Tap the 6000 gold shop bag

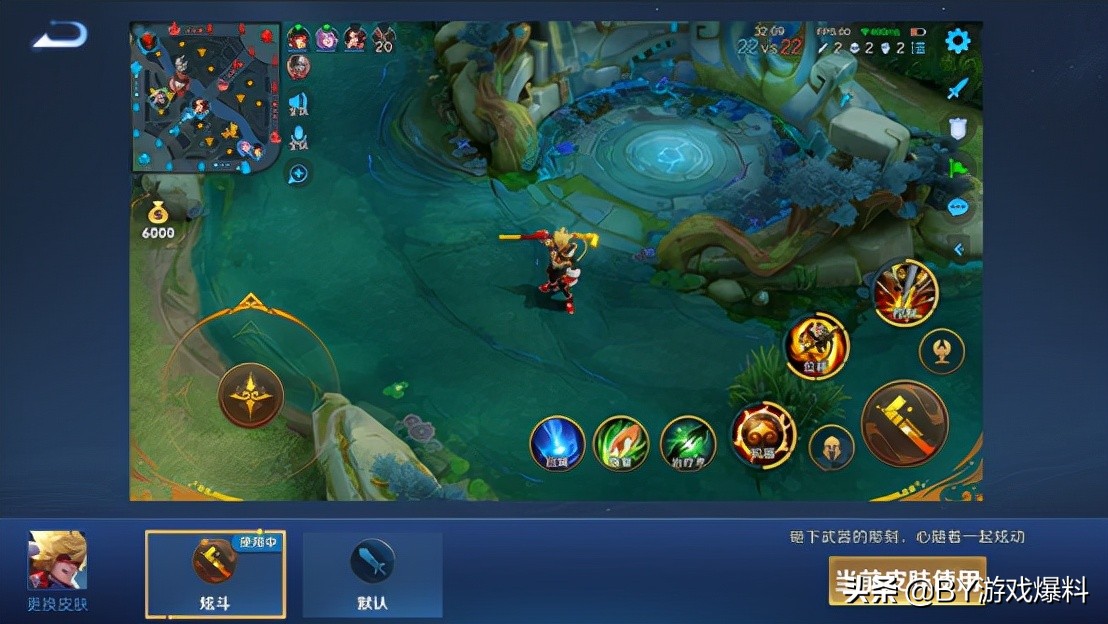pos(158,218)
